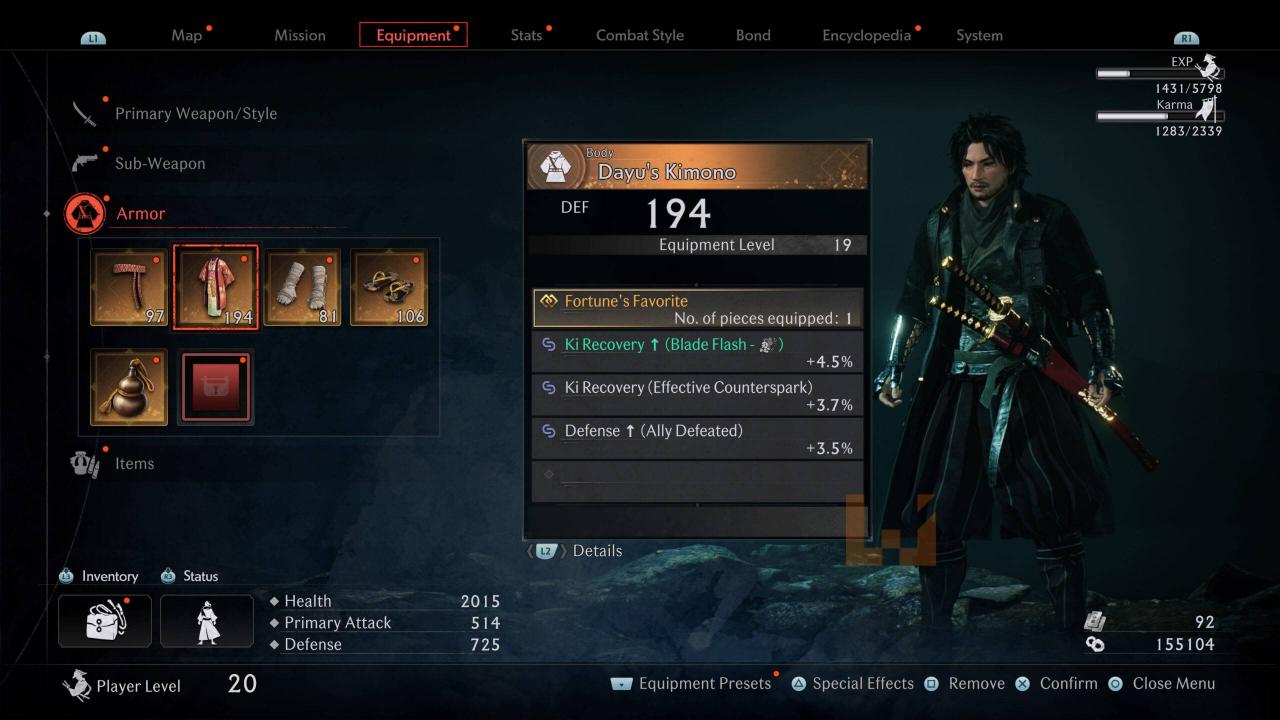
Task: Switch to the Mission tab
Action: [300, 35]
